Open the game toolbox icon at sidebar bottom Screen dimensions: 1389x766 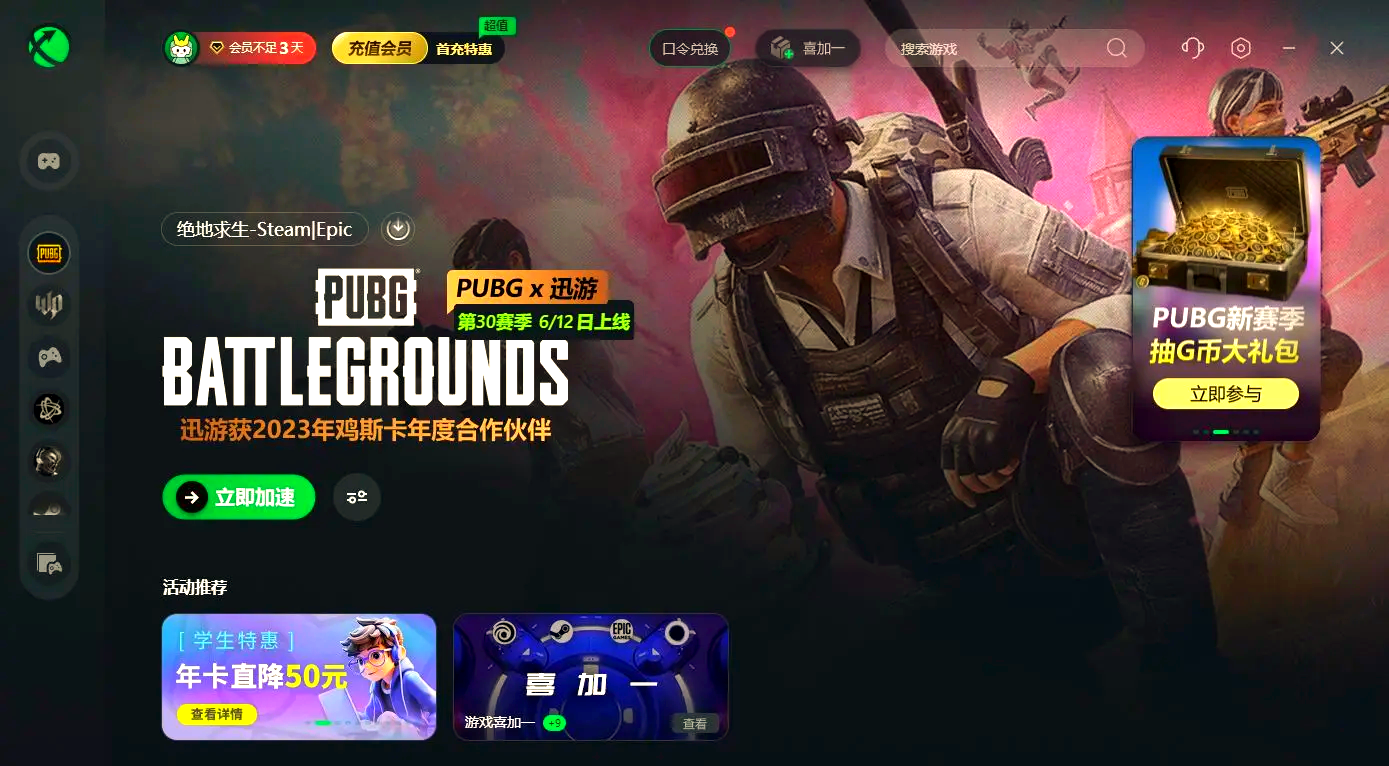(48, 565)
